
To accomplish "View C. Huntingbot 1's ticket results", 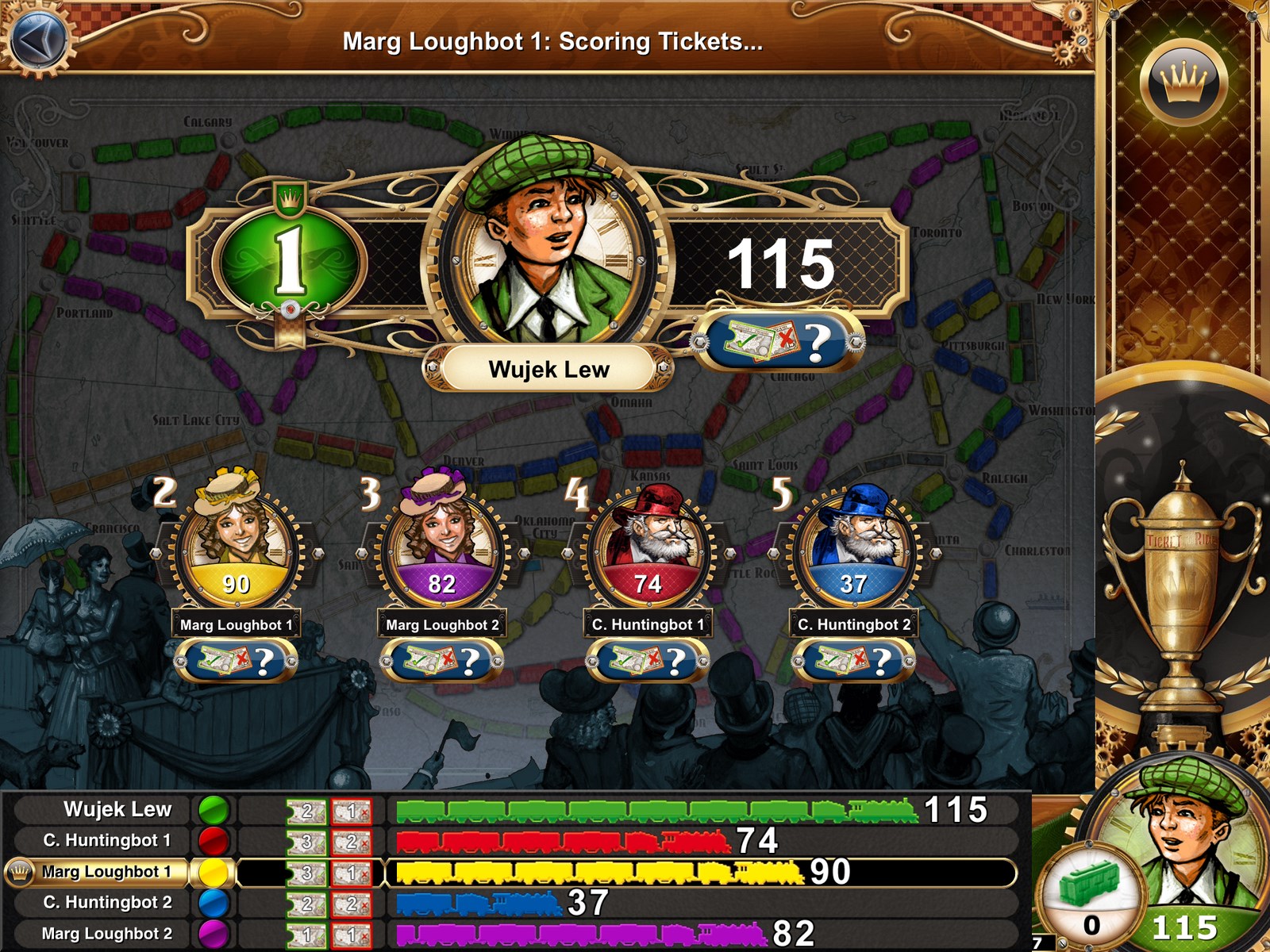I will click(648, 660).
